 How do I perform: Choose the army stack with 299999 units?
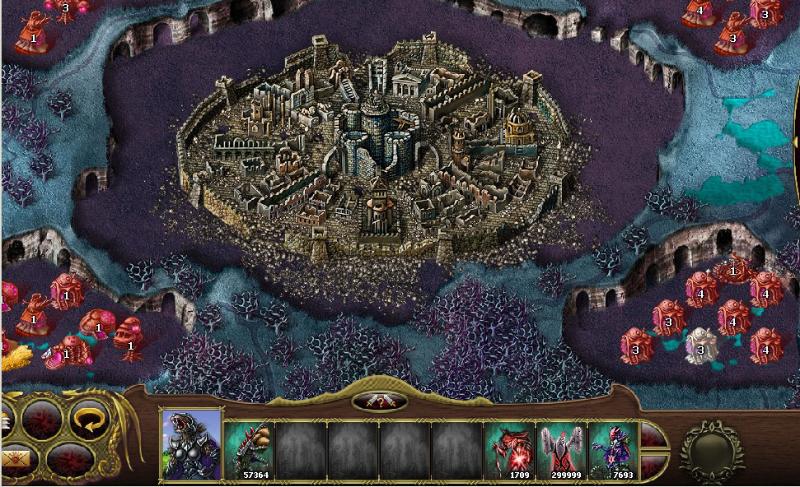(562, 449)
